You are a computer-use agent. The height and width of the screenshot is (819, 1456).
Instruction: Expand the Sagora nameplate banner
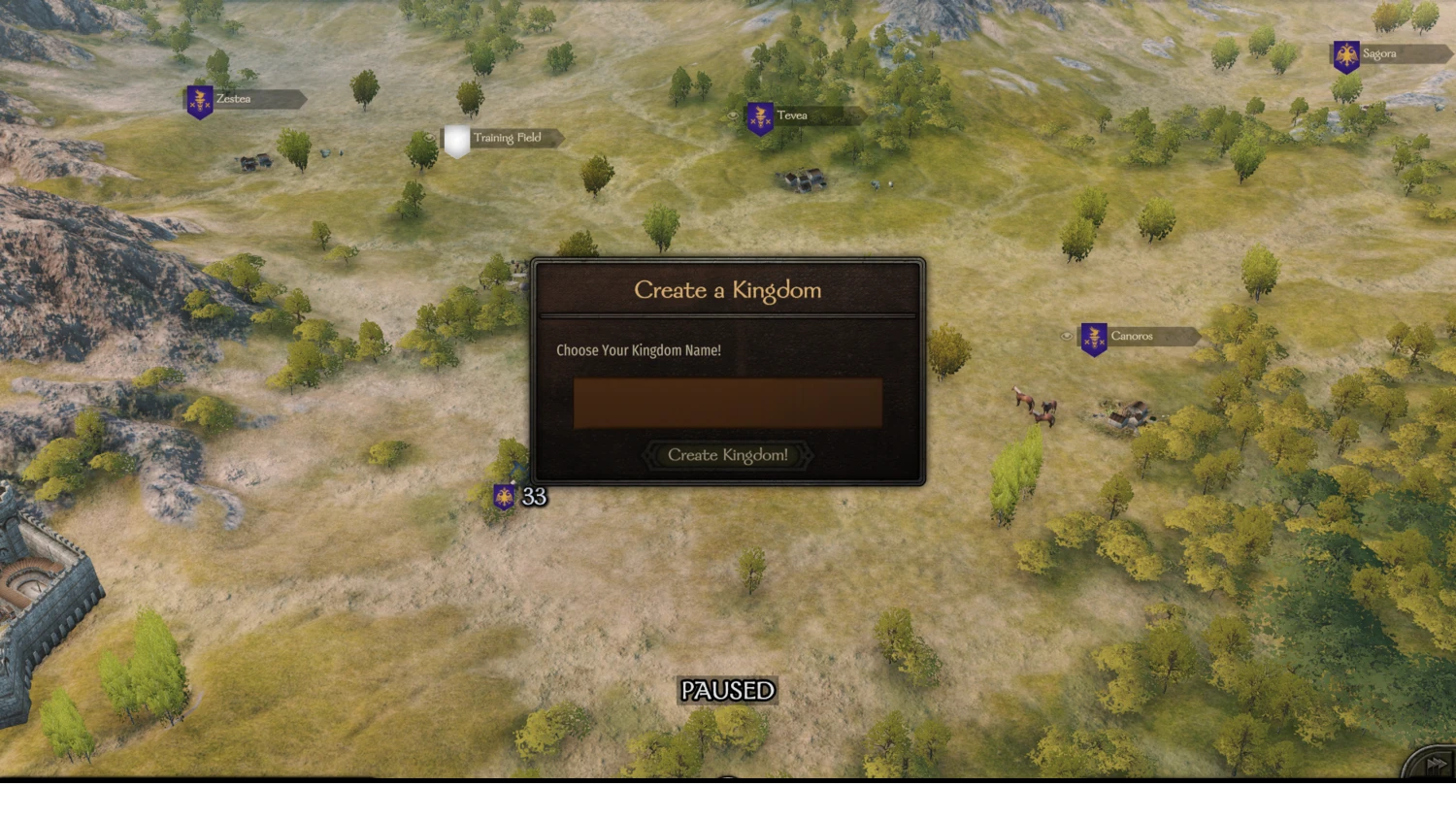(x=1393, y=54)
